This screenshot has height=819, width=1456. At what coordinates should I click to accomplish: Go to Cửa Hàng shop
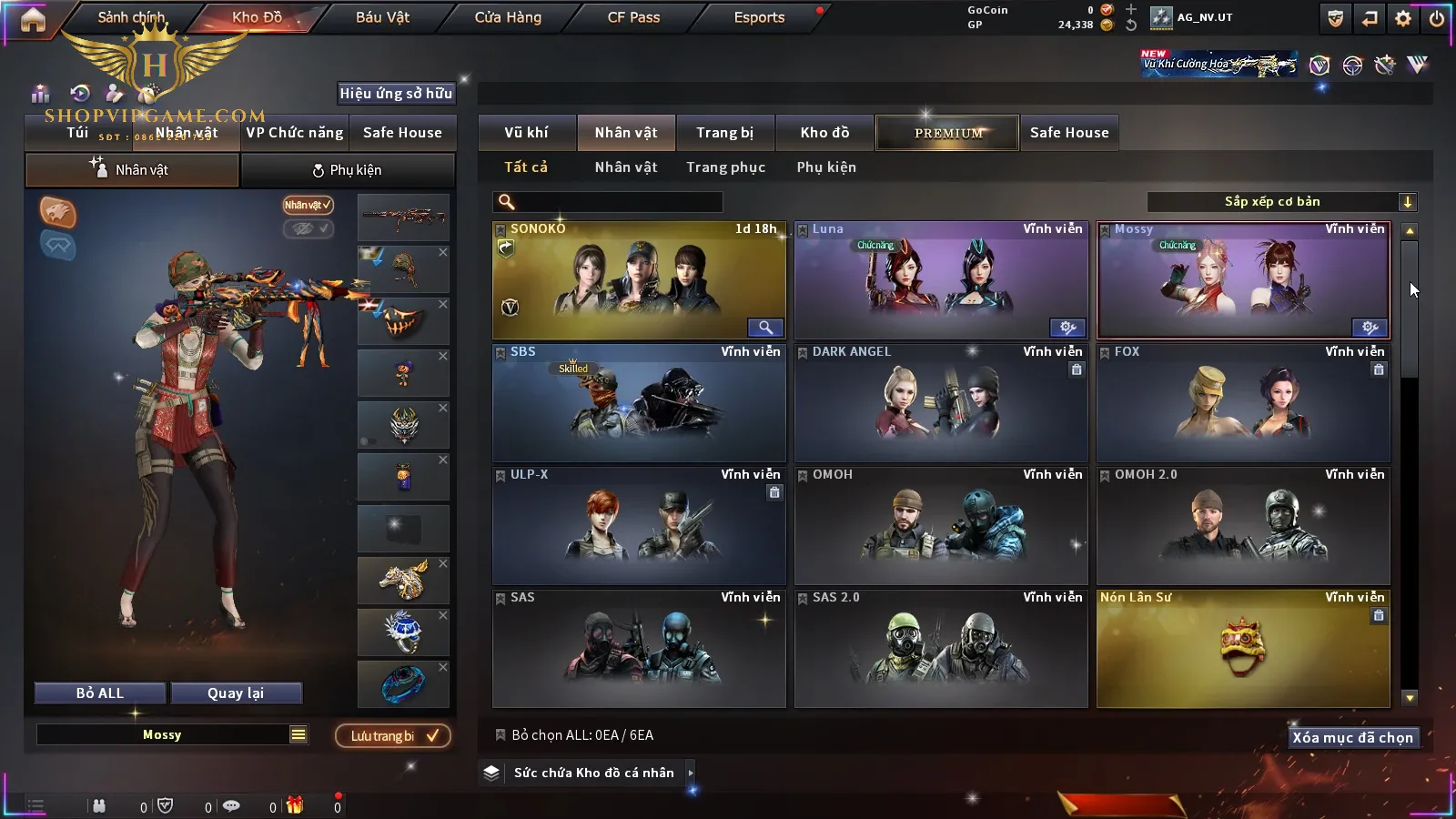point(508,17)
